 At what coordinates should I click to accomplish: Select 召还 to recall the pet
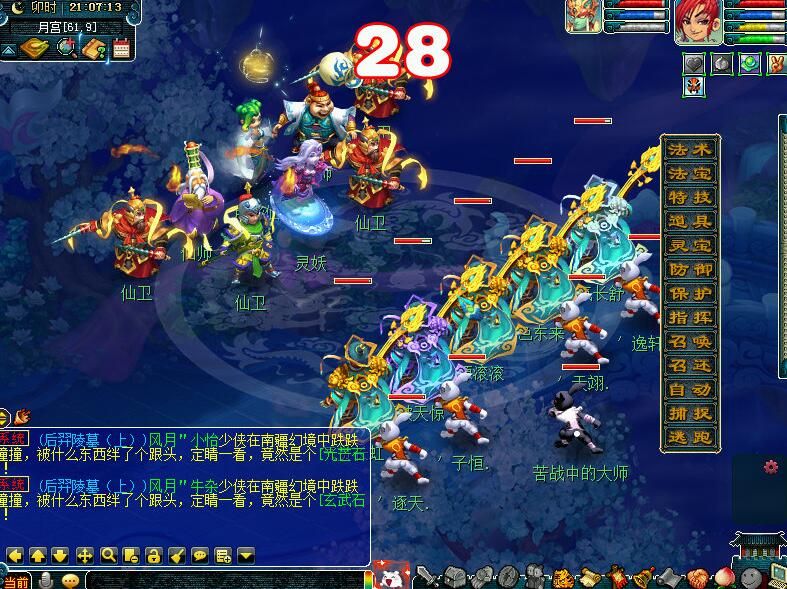pyautogui.click(x=691, y=366)
